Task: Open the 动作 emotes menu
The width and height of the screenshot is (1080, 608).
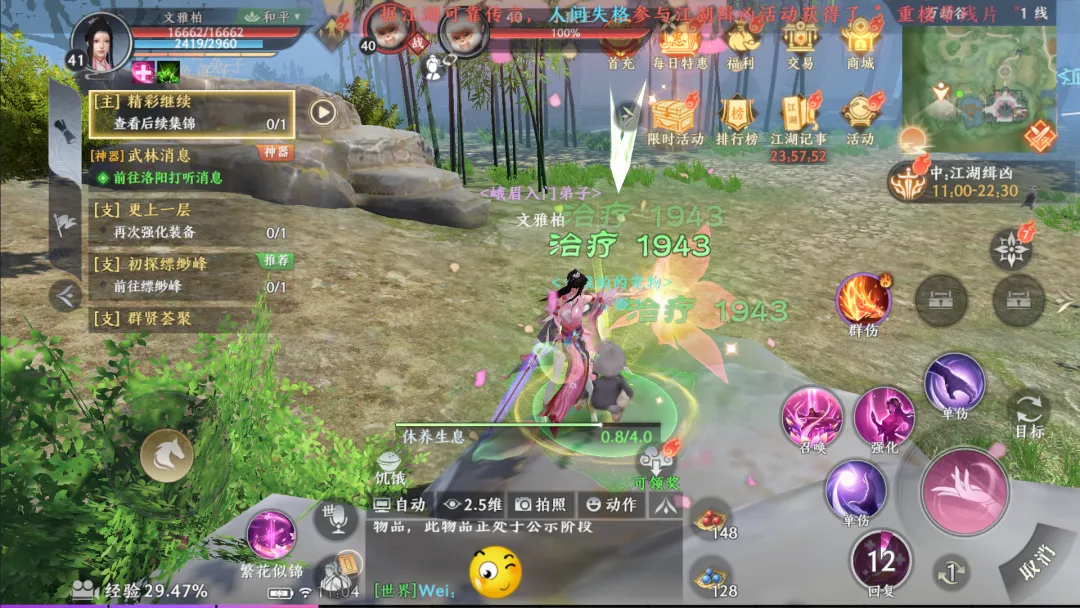Action: tap(611, 505)
